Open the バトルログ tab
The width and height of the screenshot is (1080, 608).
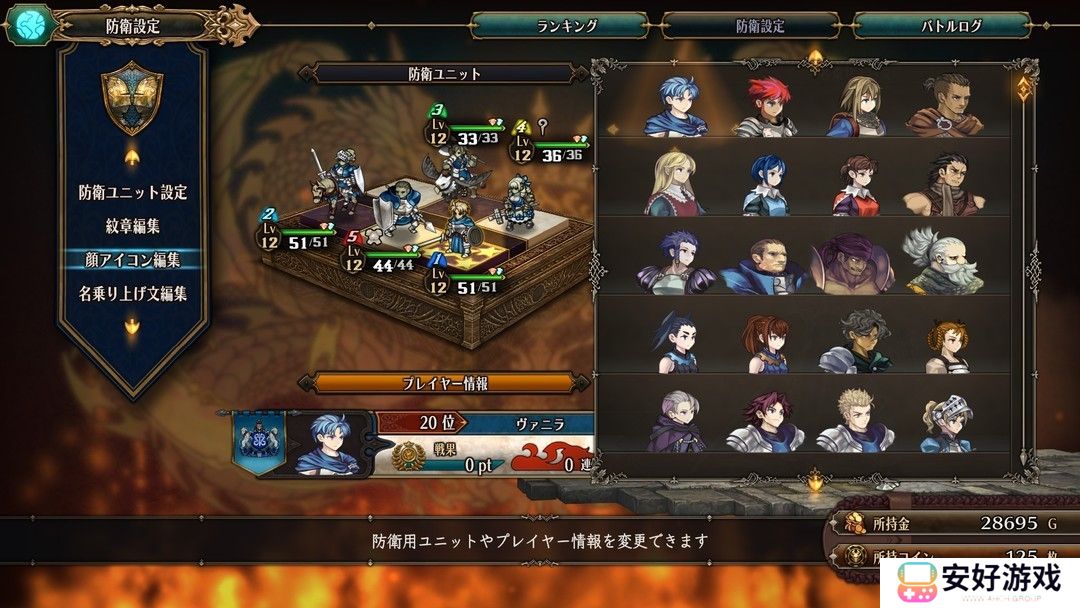(942, 26)
